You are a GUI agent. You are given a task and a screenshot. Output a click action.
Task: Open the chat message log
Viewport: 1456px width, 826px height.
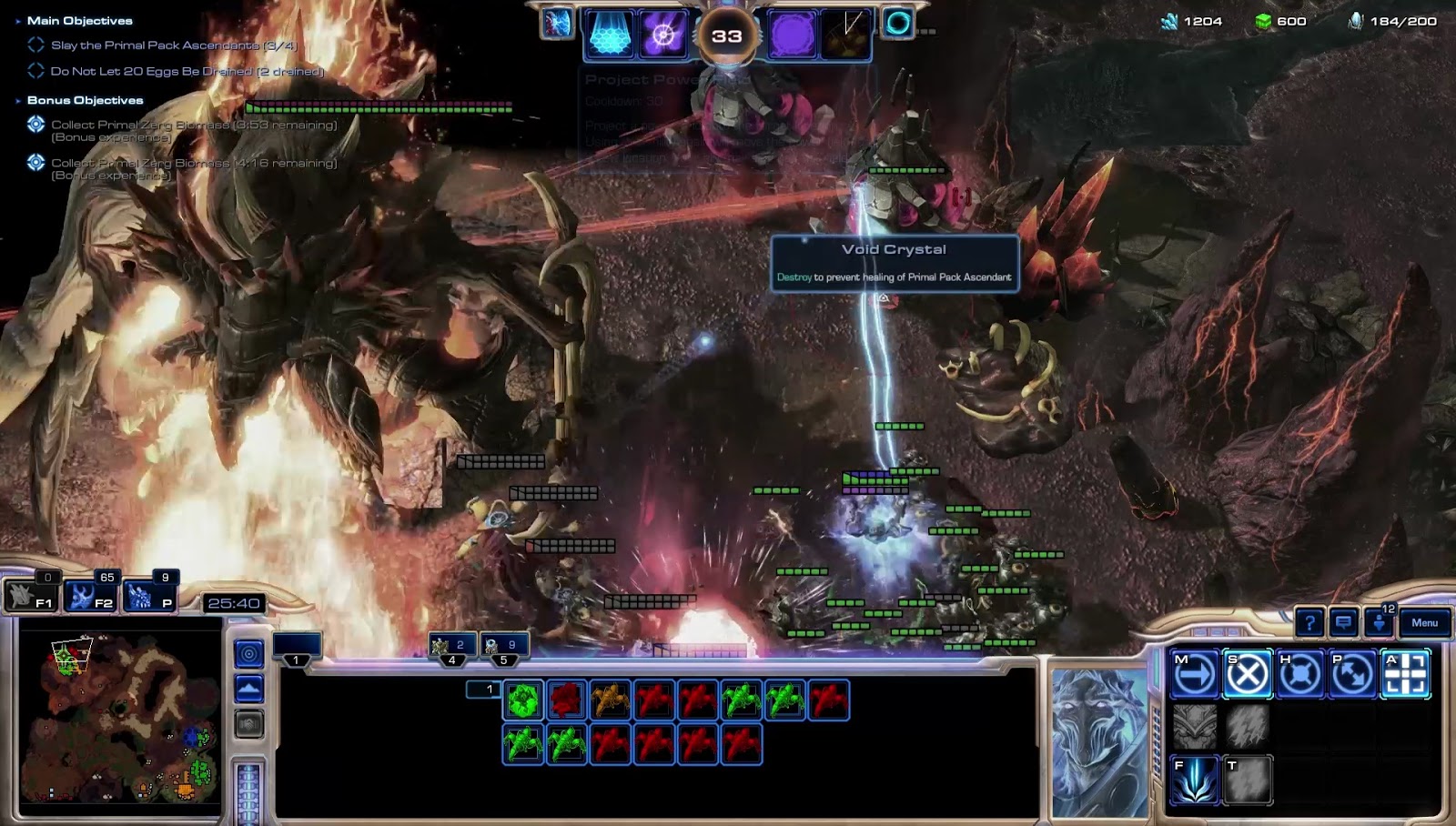point(1343,623)
